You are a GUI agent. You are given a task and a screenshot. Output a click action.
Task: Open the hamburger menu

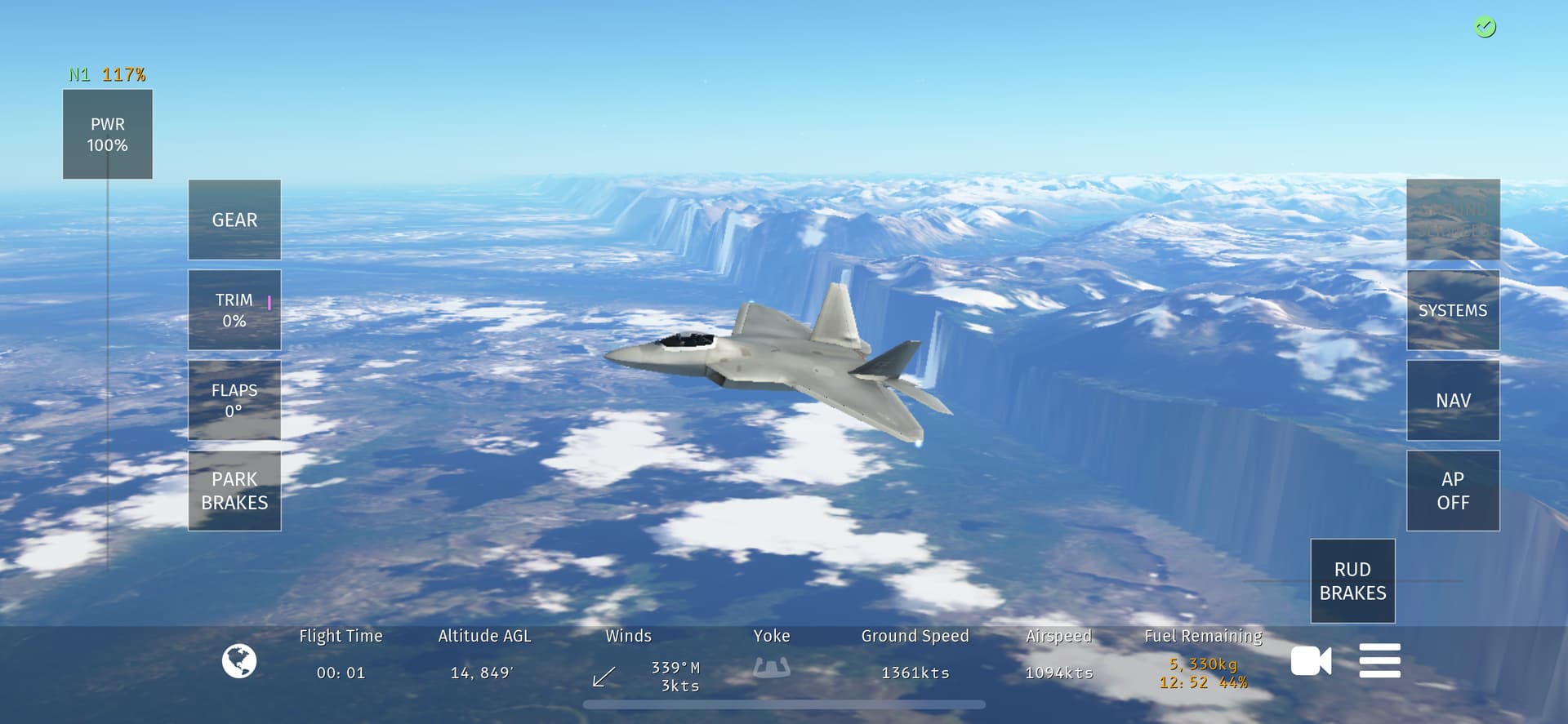point(1379,661)
